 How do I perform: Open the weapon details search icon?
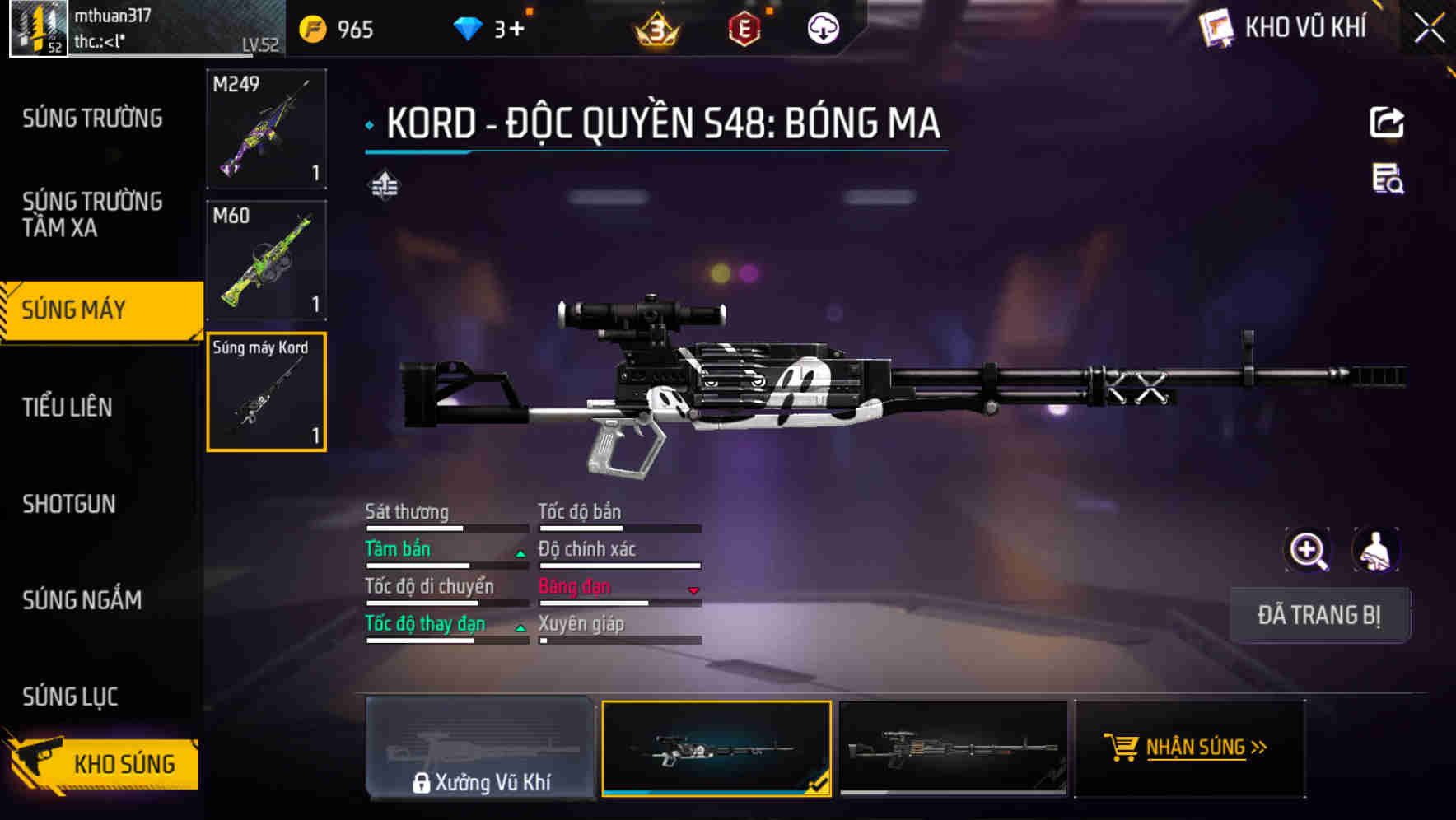point(1388,179)
